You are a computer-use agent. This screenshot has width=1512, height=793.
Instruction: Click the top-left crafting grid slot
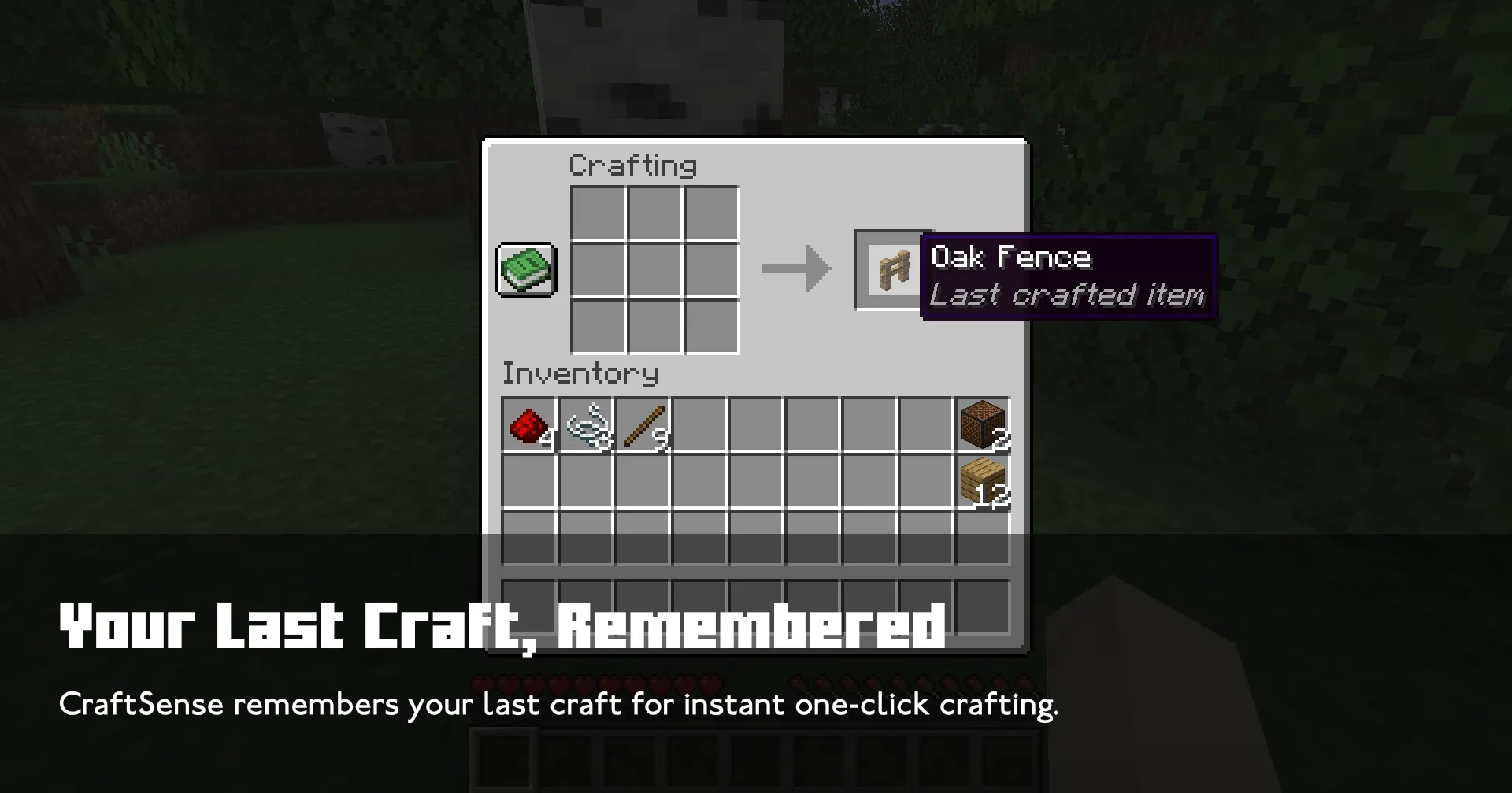click(x=597, y=211)
